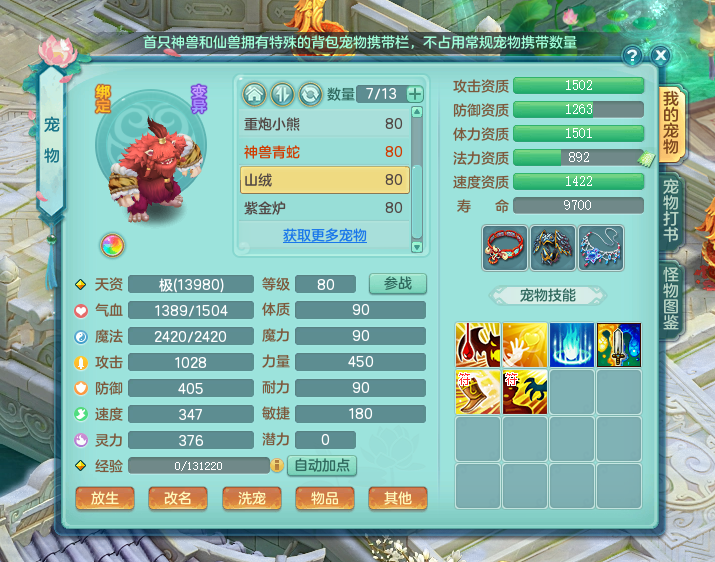Open 自动加点 auto-allocate settings
Viewport: 715px width, 562px height.
tap(322, 465)
